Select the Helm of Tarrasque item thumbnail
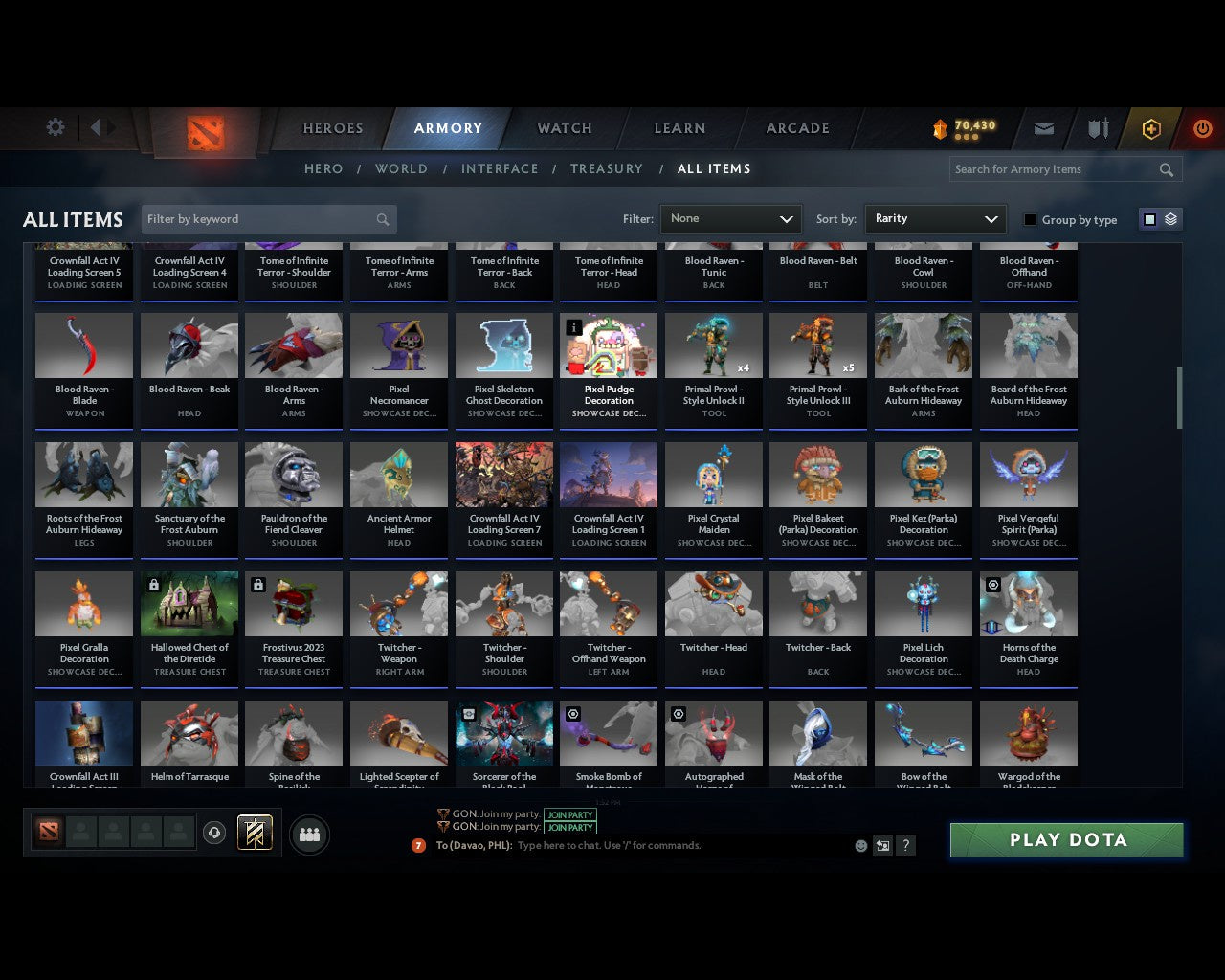 pyautogui.click(x=189, y=732)
